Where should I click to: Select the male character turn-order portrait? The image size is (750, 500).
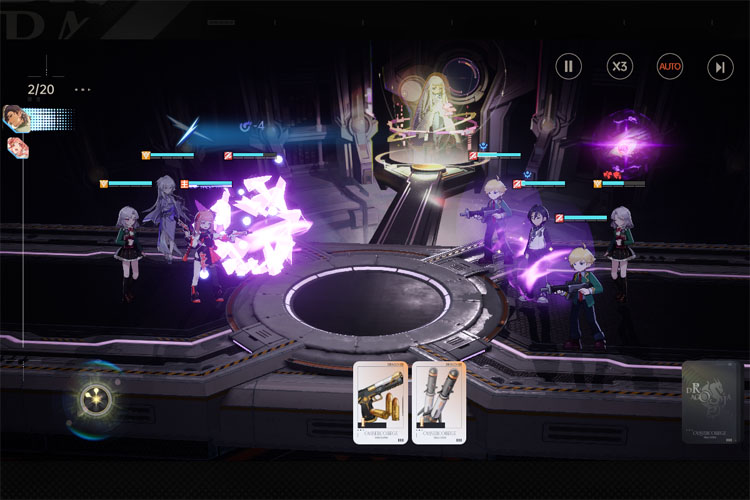[x=16, y=118]
